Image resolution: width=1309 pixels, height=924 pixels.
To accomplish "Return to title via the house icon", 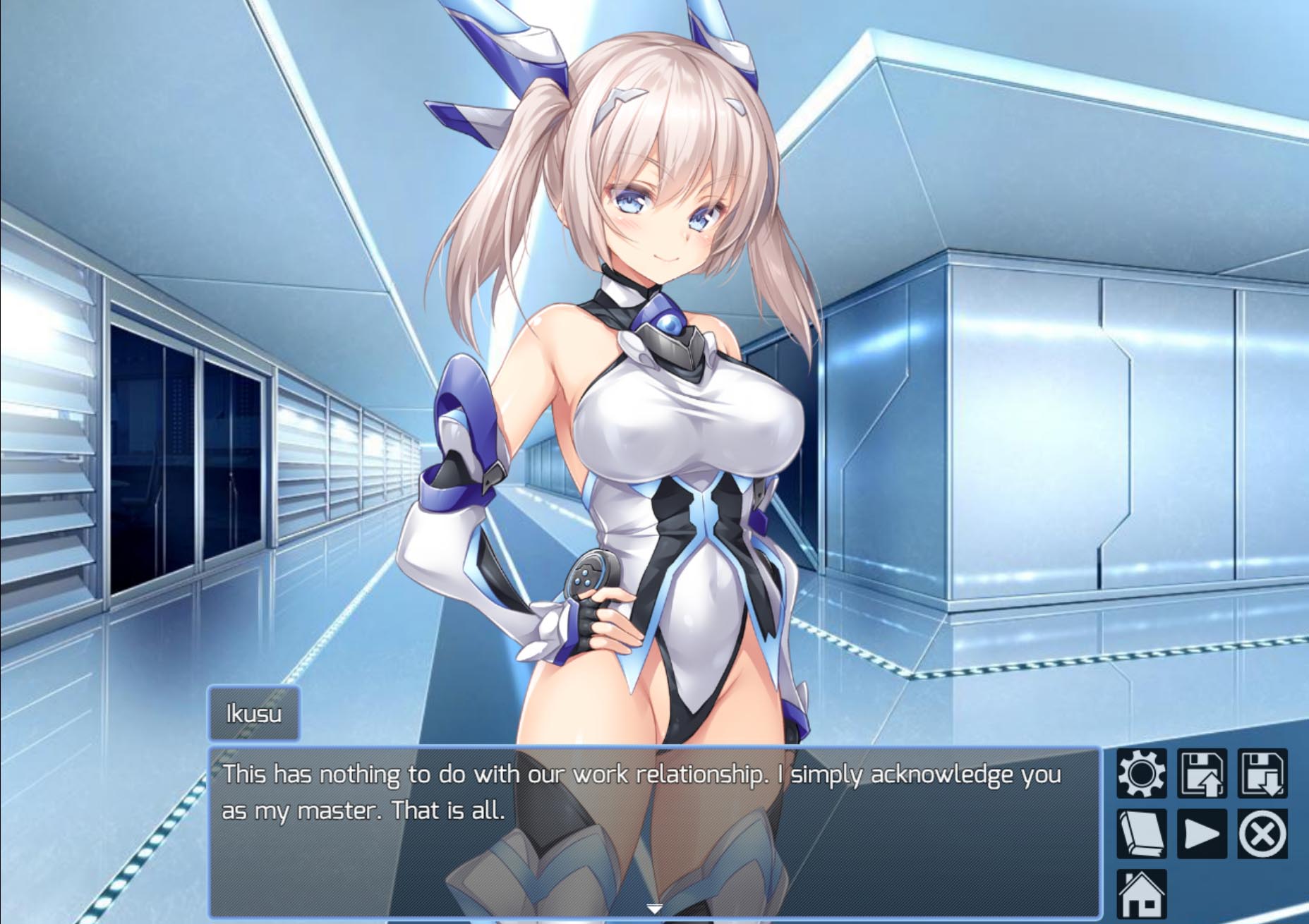I will pos(1141,894).
